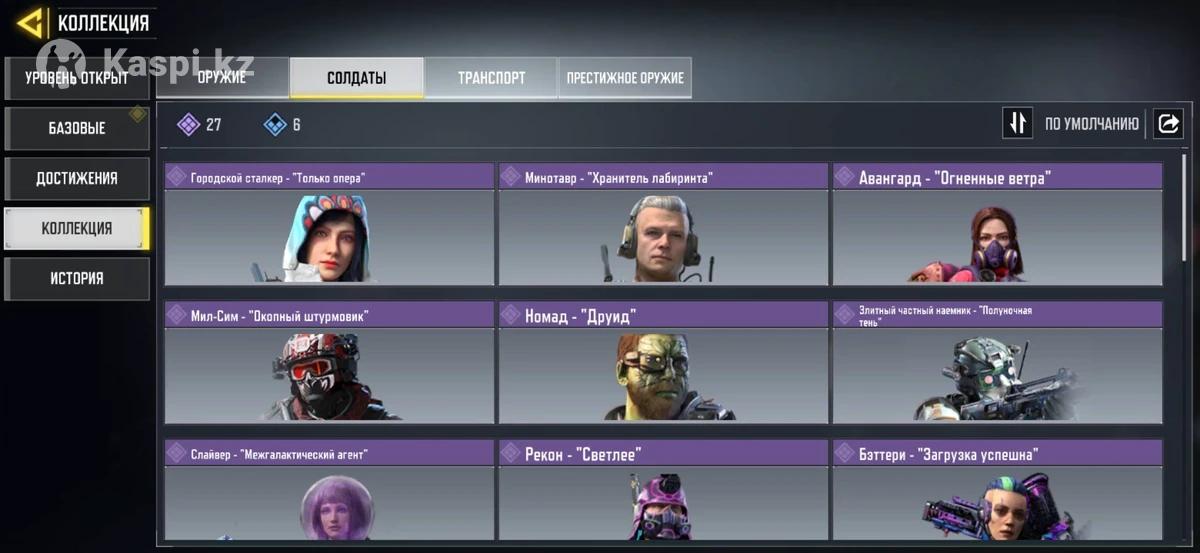This screenshot has height=553, width=1200.
Task: Select the Бэттери "Загрузка успешна" card
Action: coord(997,492)
